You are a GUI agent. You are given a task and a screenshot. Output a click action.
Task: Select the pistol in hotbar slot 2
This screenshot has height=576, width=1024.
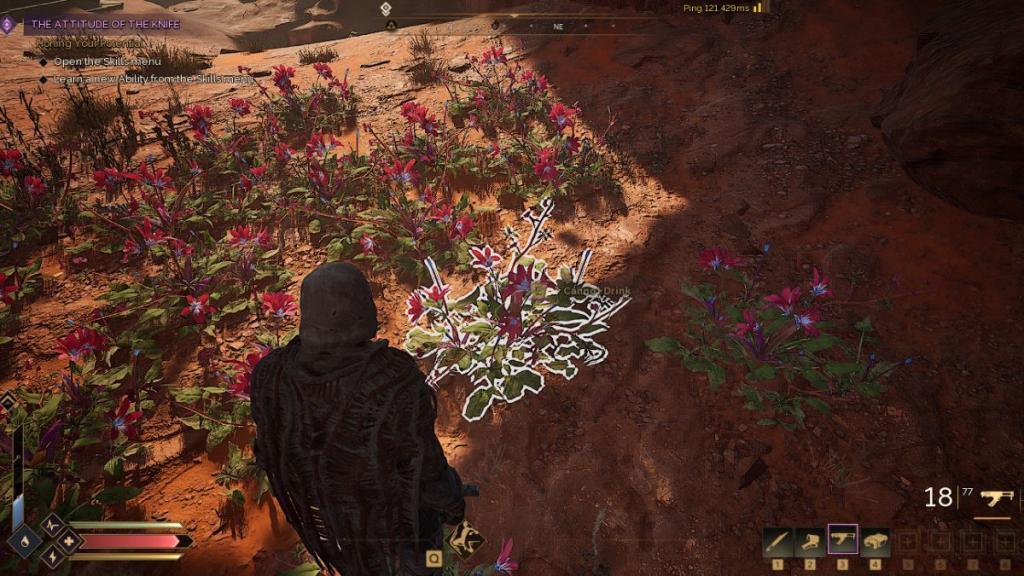[x=810, y=542]
